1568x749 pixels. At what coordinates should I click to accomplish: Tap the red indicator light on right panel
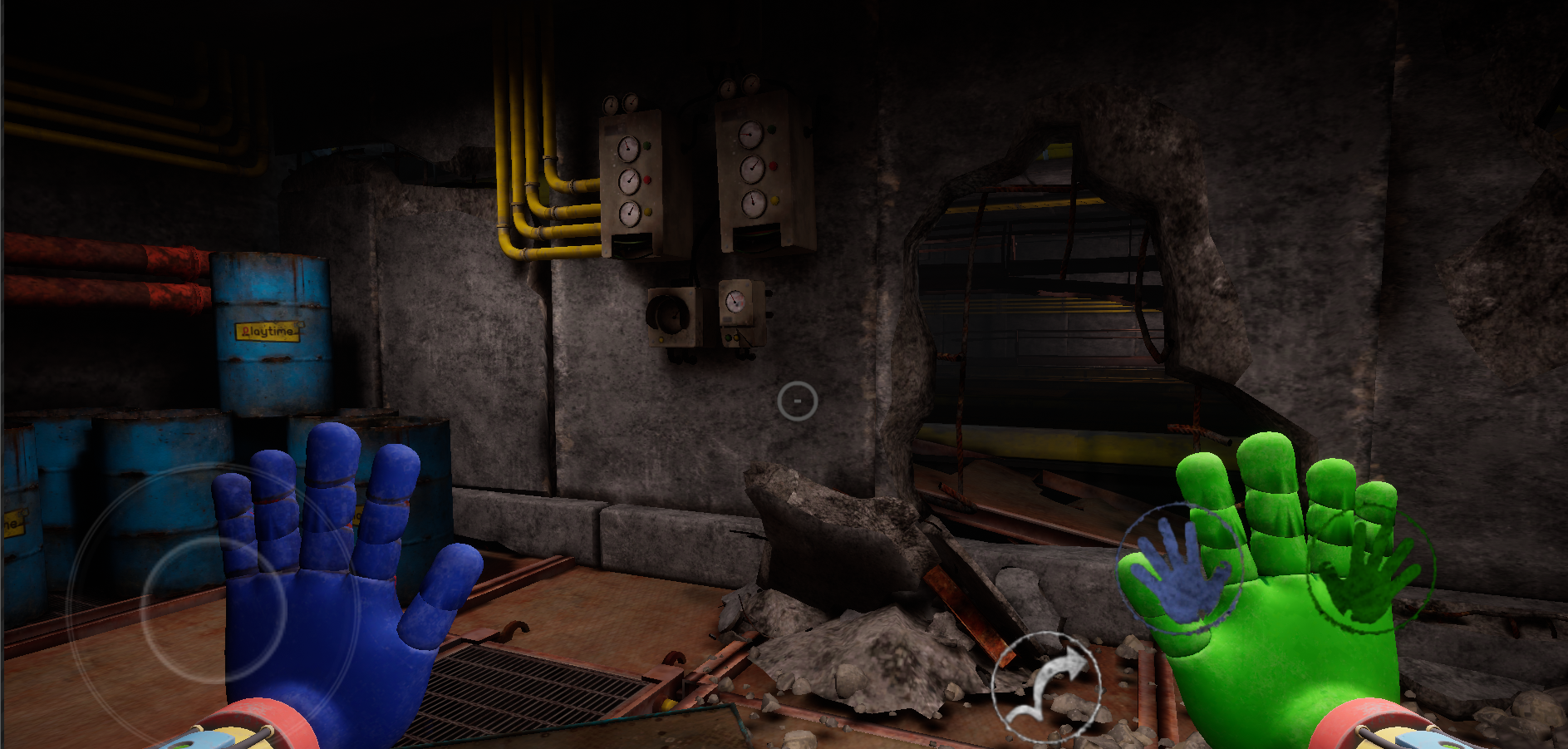tap(772, 165)
